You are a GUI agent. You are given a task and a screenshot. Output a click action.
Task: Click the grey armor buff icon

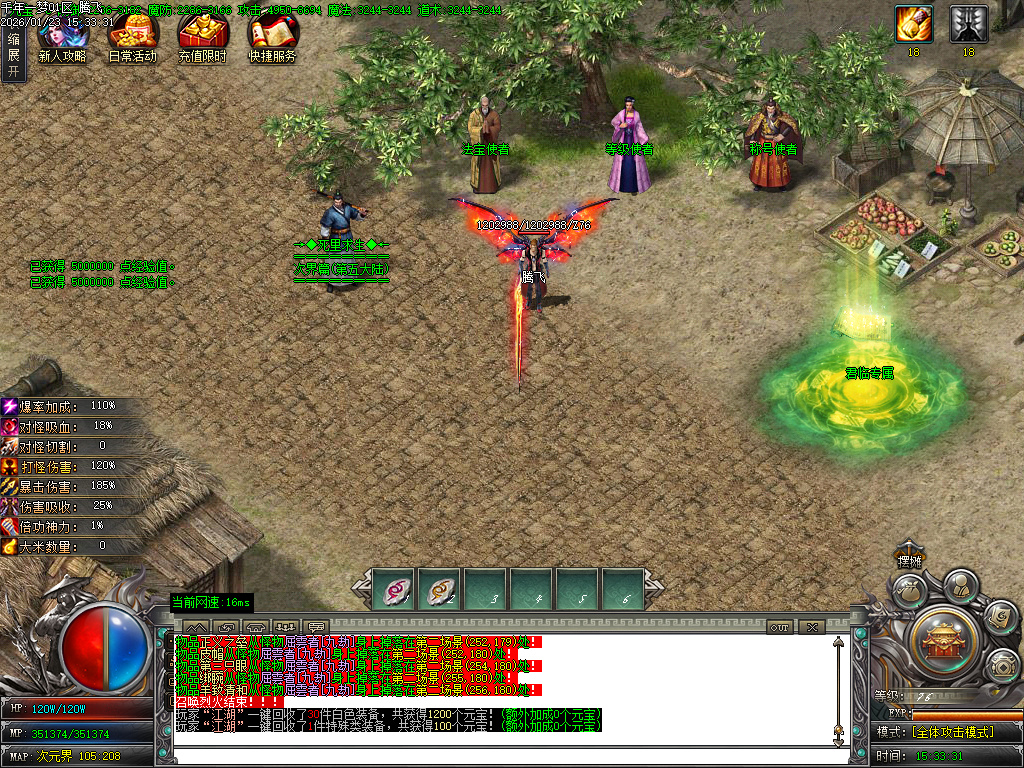tap(968, 24)
